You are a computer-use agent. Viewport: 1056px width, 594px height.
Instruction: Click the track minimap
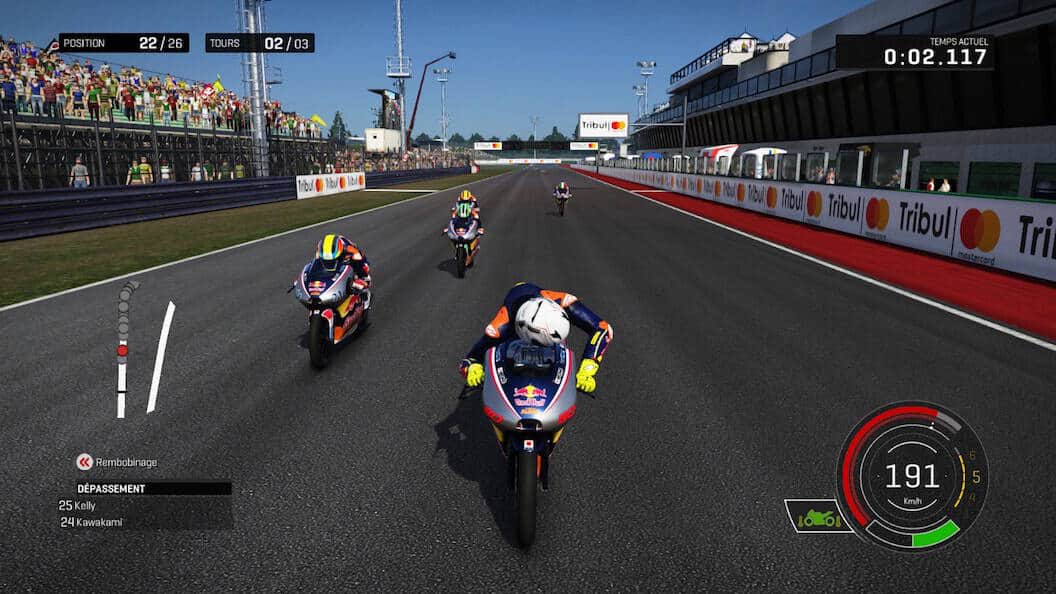point(143,348)
